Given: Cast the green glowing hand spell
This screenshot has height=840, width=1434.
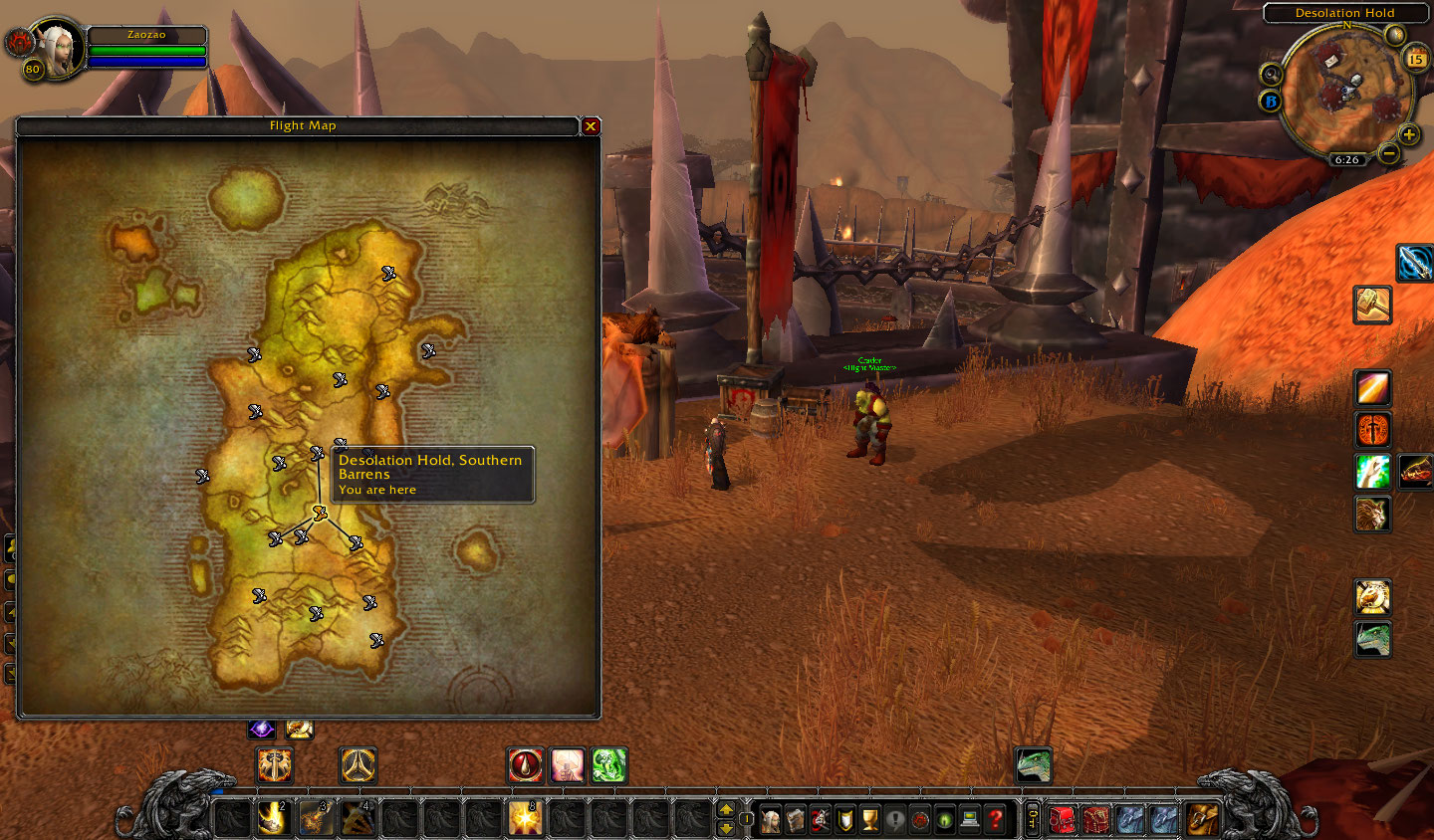Looking at the screenshot, I should [608, 764].
